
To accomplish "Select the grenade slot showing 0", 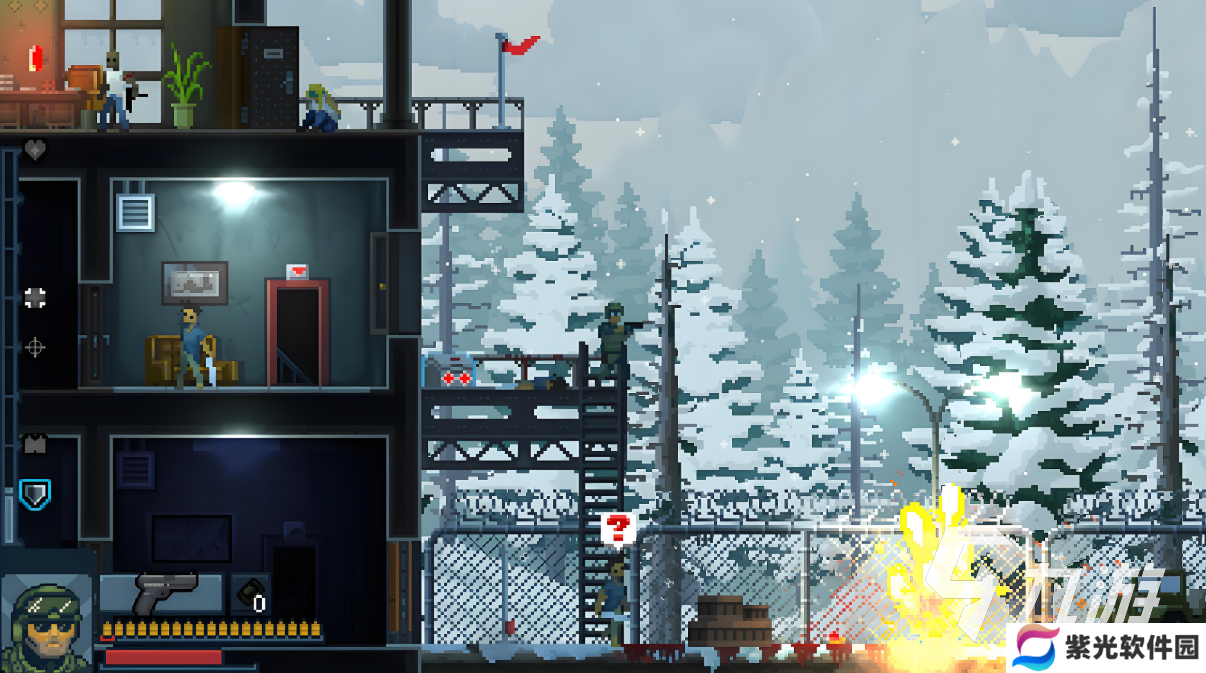I will [x=249, y=594].
